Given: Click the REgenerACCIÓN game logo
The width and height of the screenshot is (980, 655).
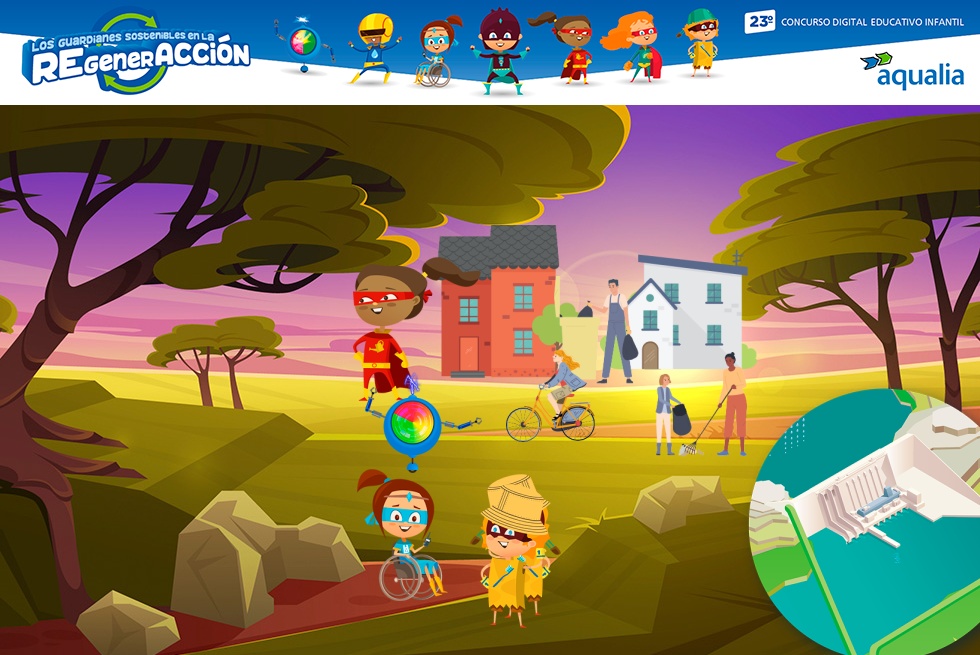Looking at the screenshot, I should click(x=139, y=54).
